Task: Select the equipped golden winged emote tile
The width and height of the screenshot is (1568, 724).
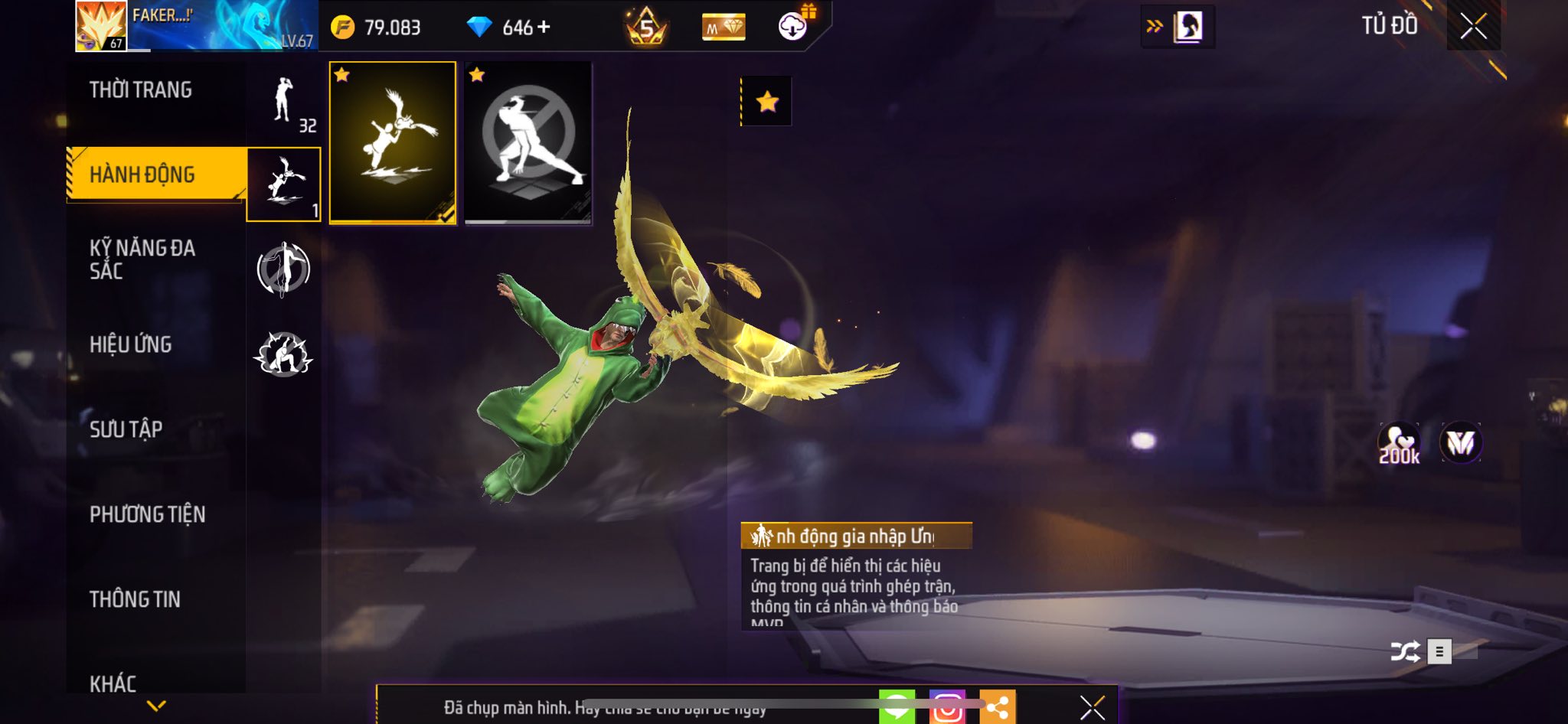Action: [393, 143]
